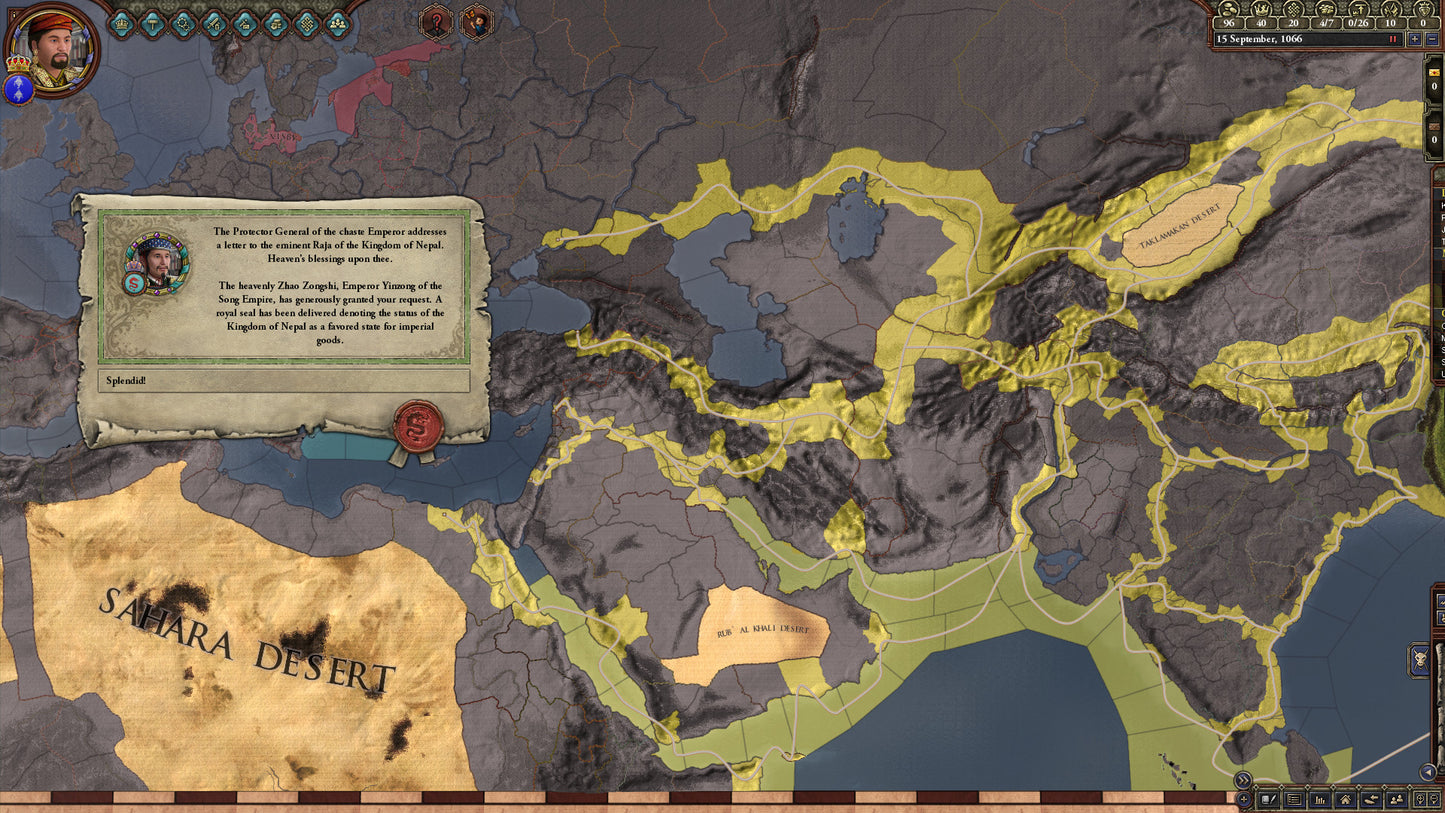Collapse the bottom-right panel with the chevron arrow

(x=1241, y=780)
